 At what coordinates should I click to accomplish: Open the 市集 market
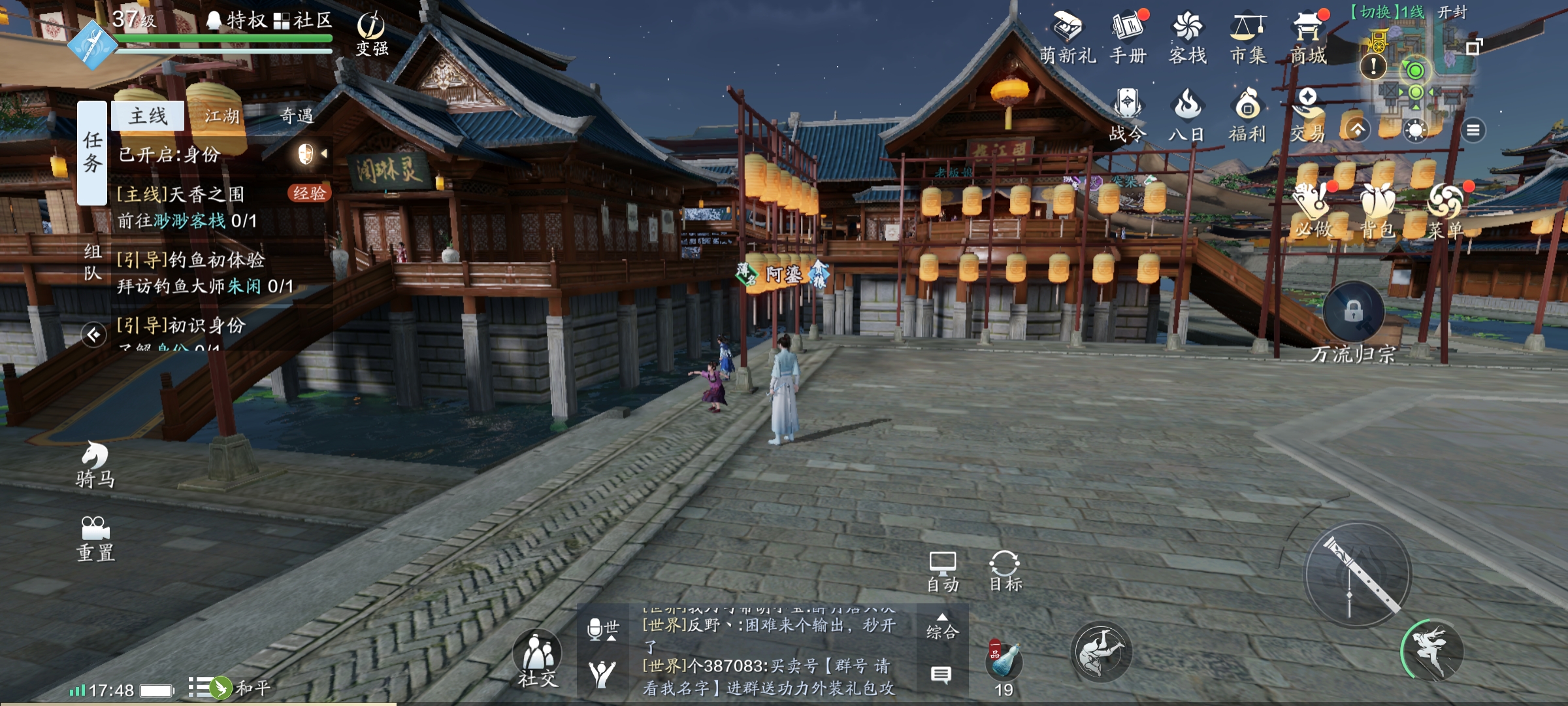coord(1248,38)
